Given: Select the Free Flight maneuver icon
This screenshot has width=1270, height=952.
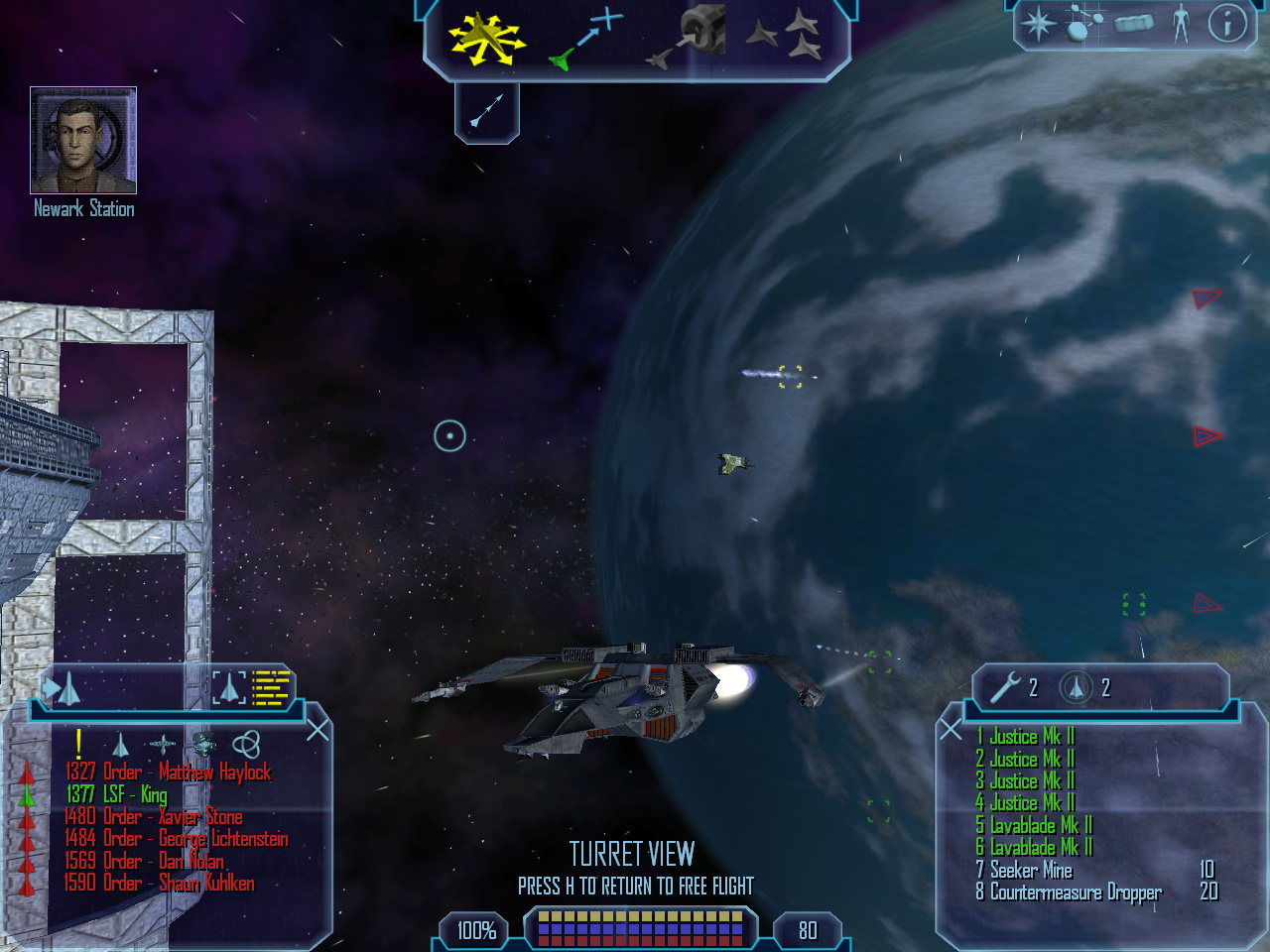Looking at the screenshot, I should click(x=484, y=39).
